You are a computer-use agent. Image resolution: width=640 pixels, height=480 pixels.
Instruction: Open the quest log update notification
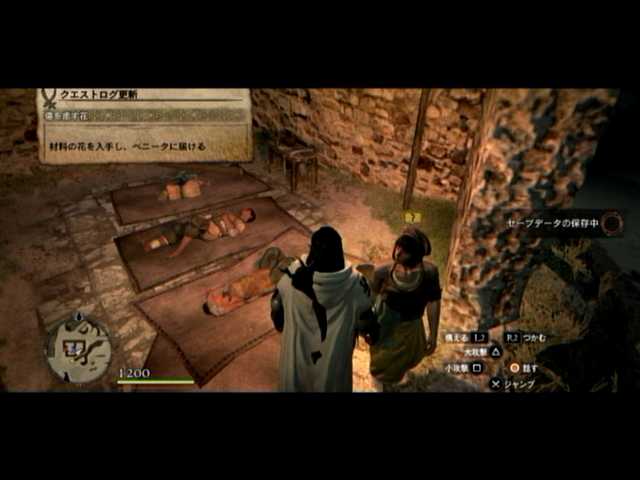coord(145,124)
